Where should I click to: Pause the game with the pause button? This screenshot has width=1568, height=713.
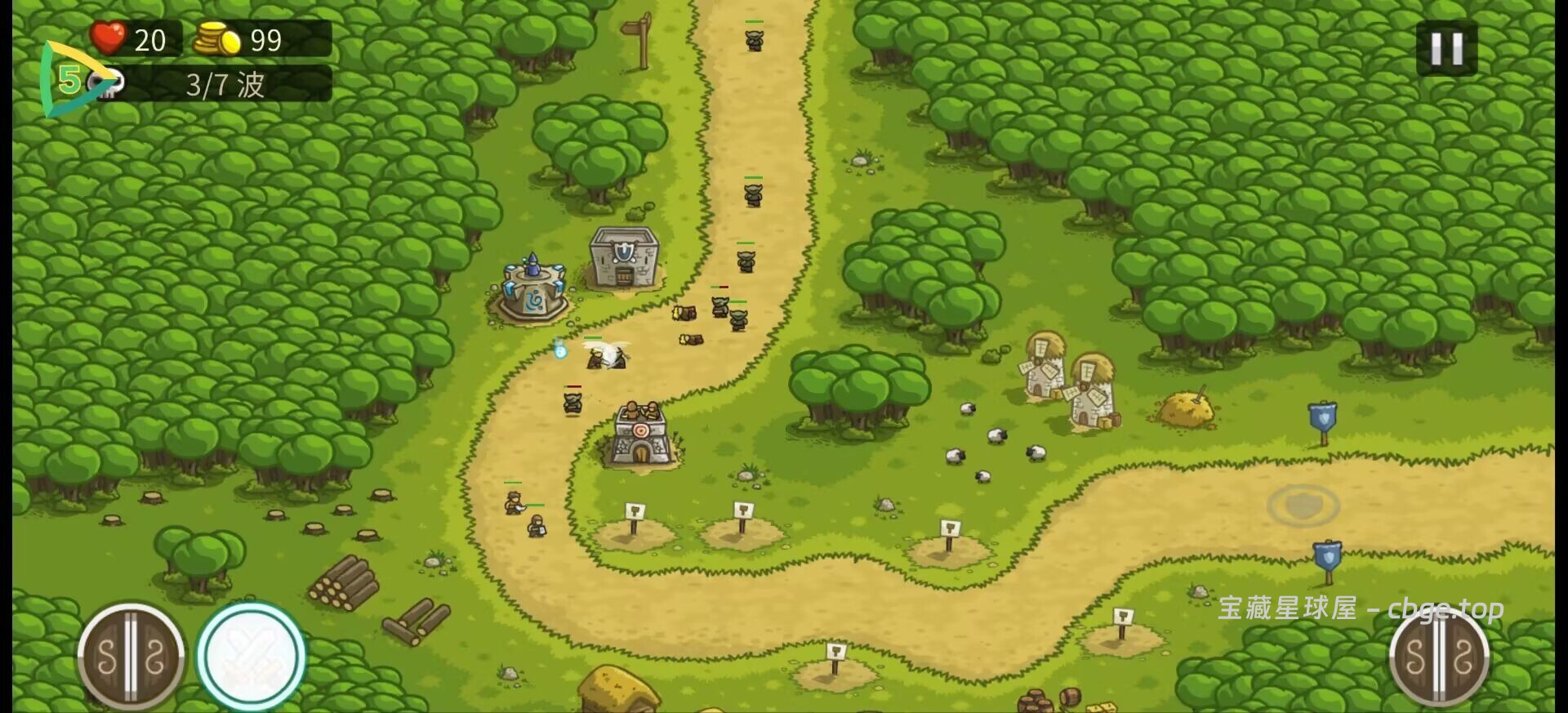pyautogui.click(x=1445, y=49)
